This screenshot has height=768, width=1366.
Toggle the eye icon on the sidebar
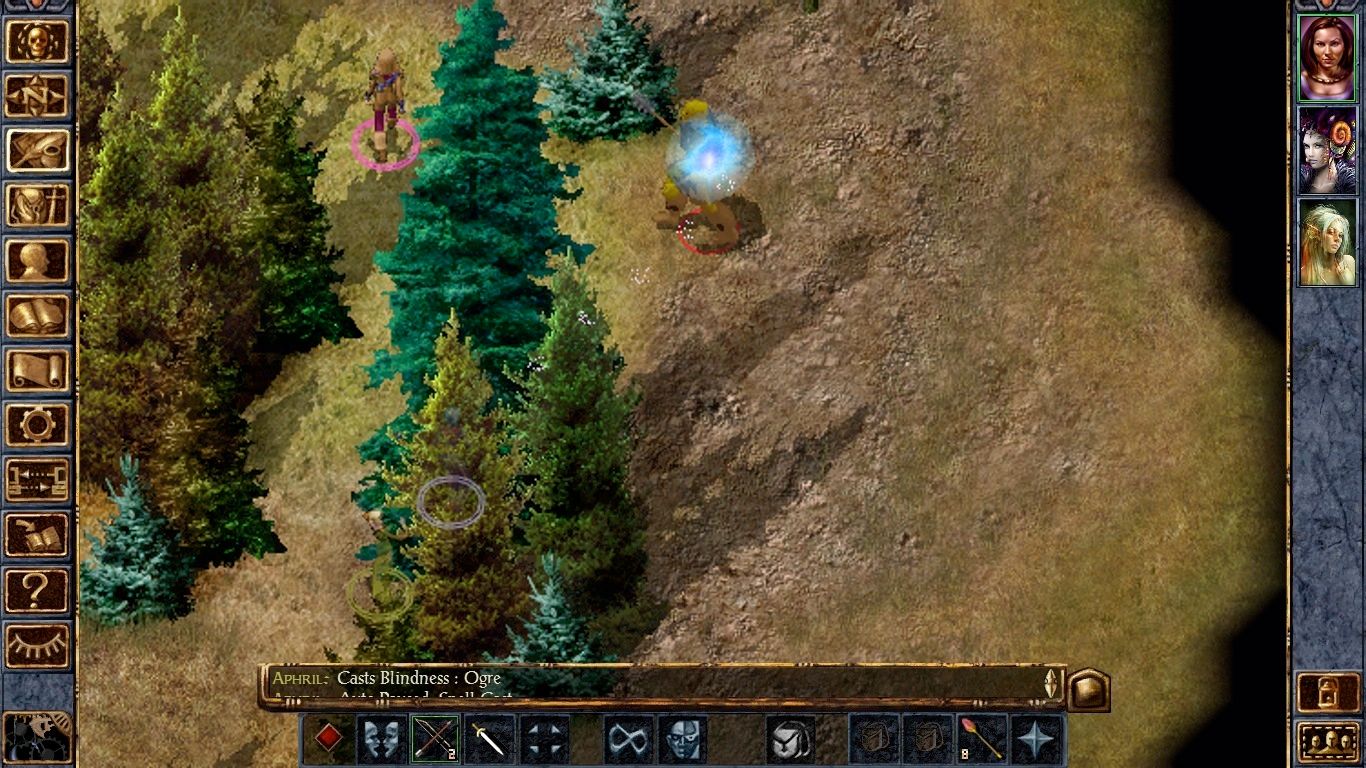click(38, 645)
